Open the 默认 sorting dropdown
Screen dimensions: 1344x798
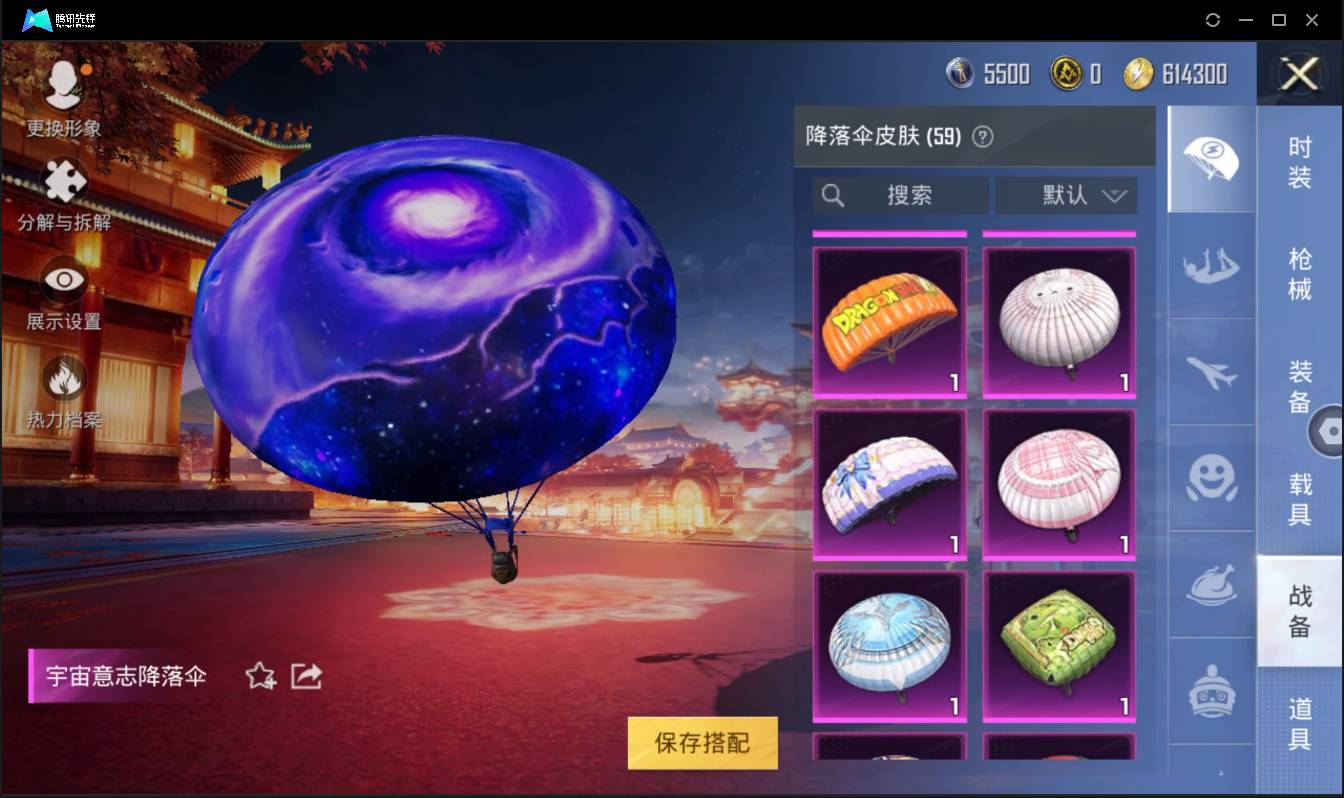click(x=1065, y=196)
